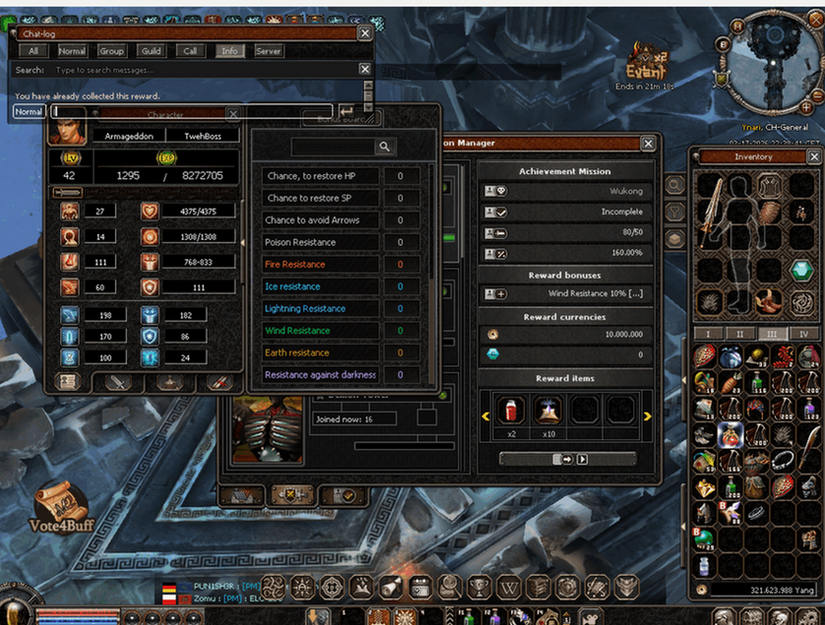825x625 pixels.
Task: Select the Fire Resistance bonus row
Action: pyautogui.click(x=321, y=264)
